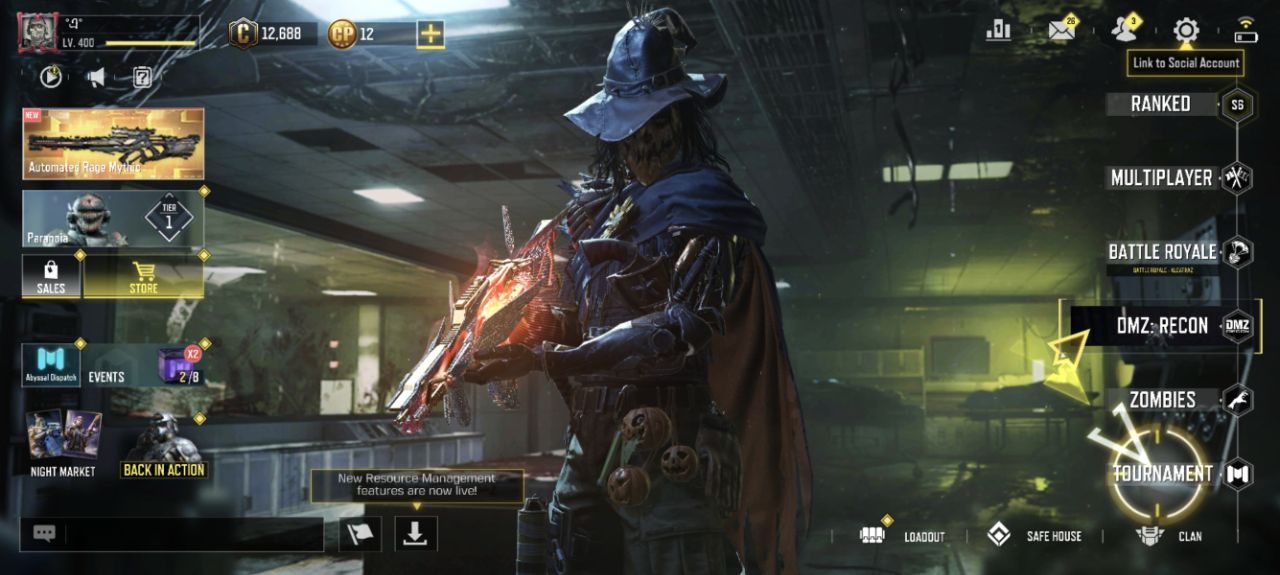
Task: Open the Loadout screen
Action: click(903, 536)
